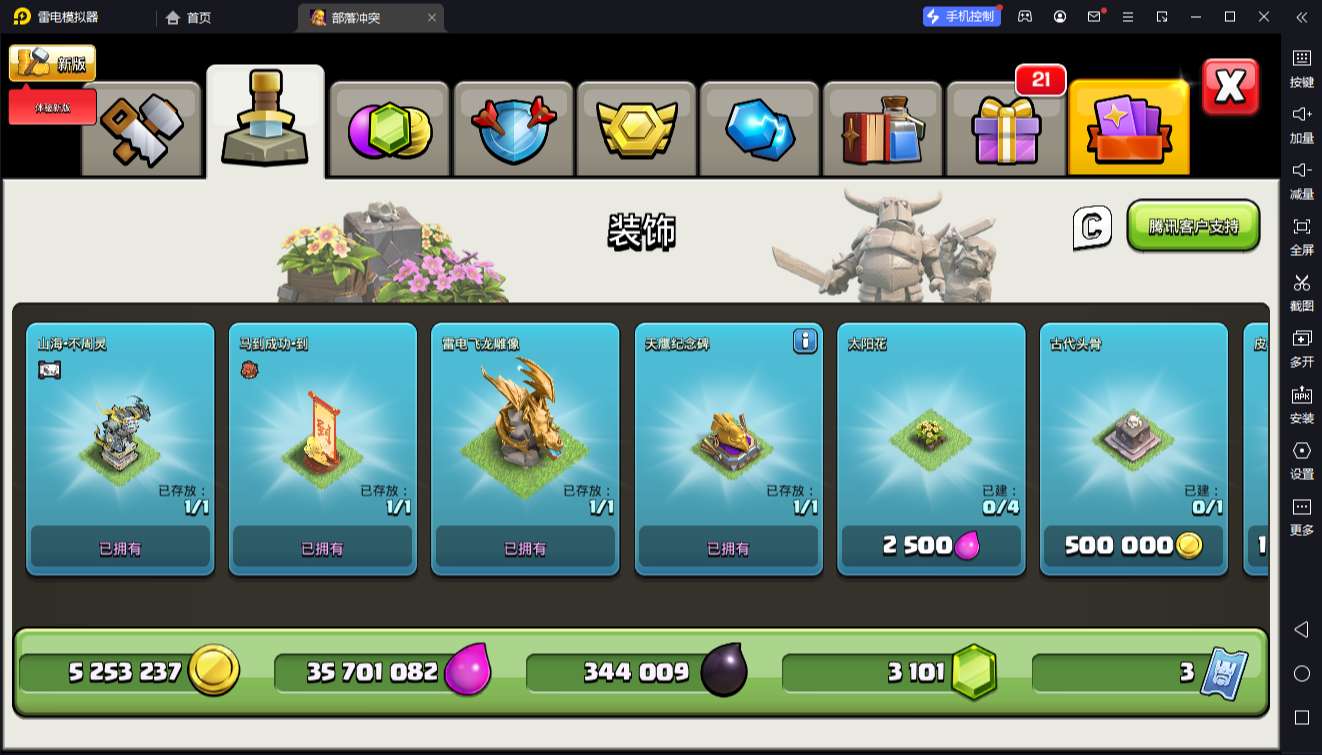Open the emulator's 设置 settings in the sidebar
1322x755 pixels.
[x=1301, y=459]
